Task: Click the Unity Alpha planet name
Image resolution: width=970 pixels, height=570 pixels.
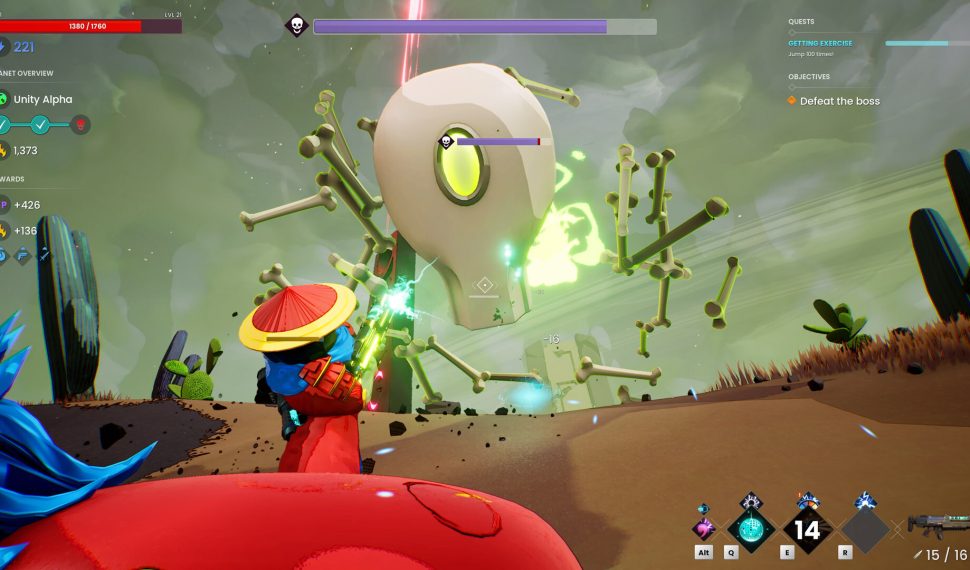Action: [x=42, y=99]
